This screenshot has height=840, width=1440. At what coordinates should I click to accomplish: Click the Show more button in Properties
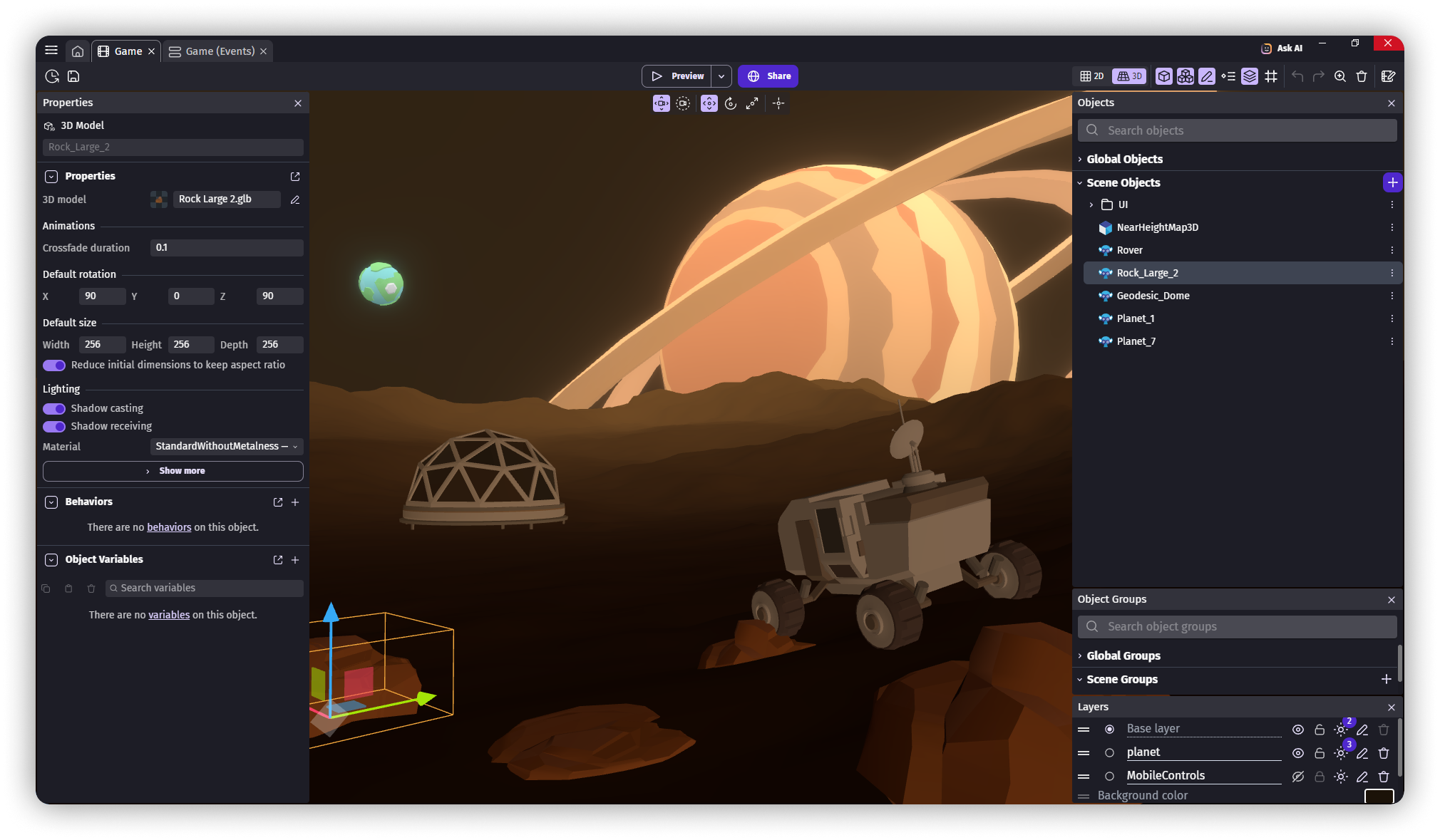(173, 471)
